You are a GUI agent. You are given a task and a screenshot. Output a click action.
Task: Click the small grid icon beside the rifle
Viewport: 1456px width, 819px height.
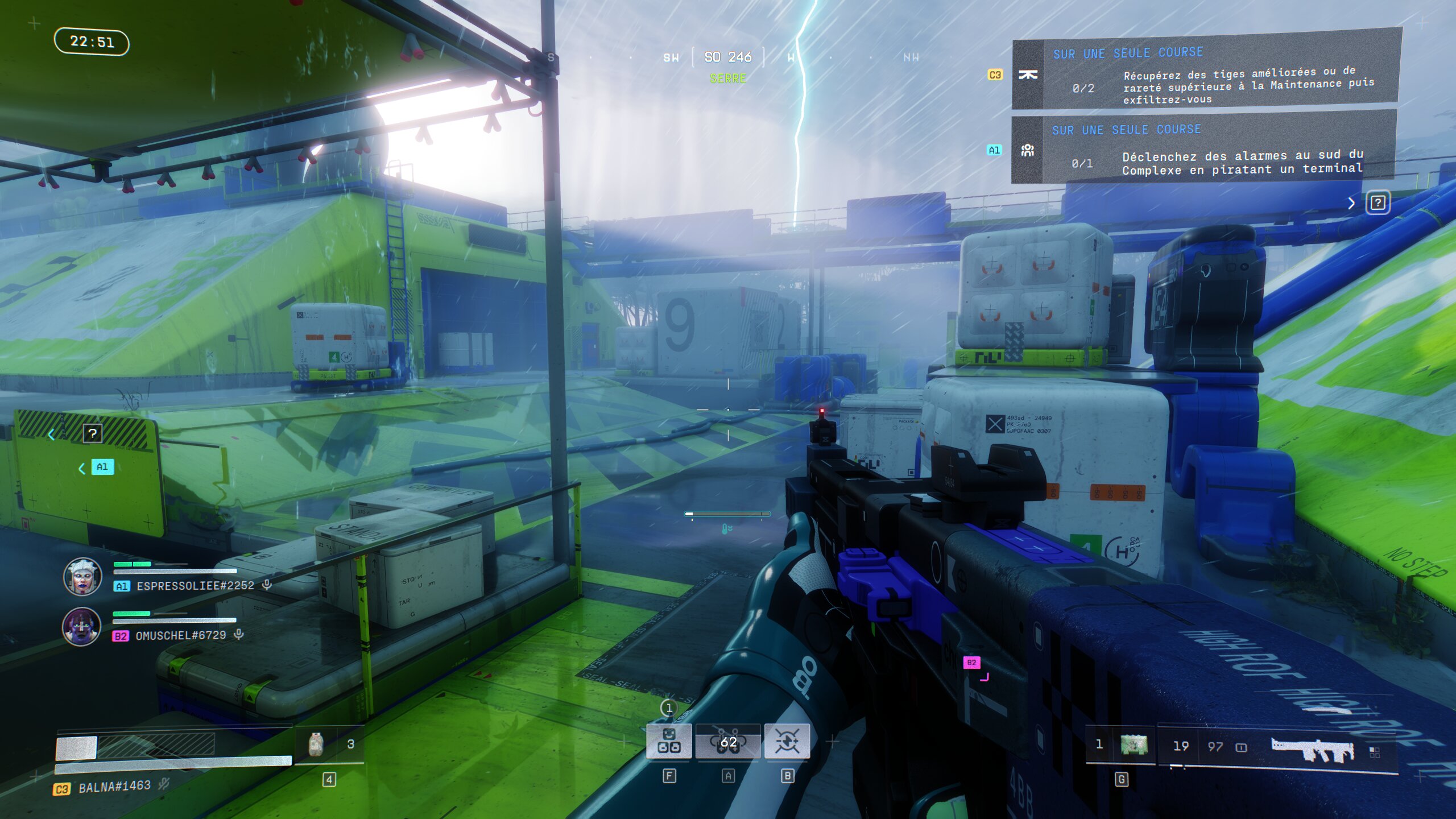(x=1375, y=752)
